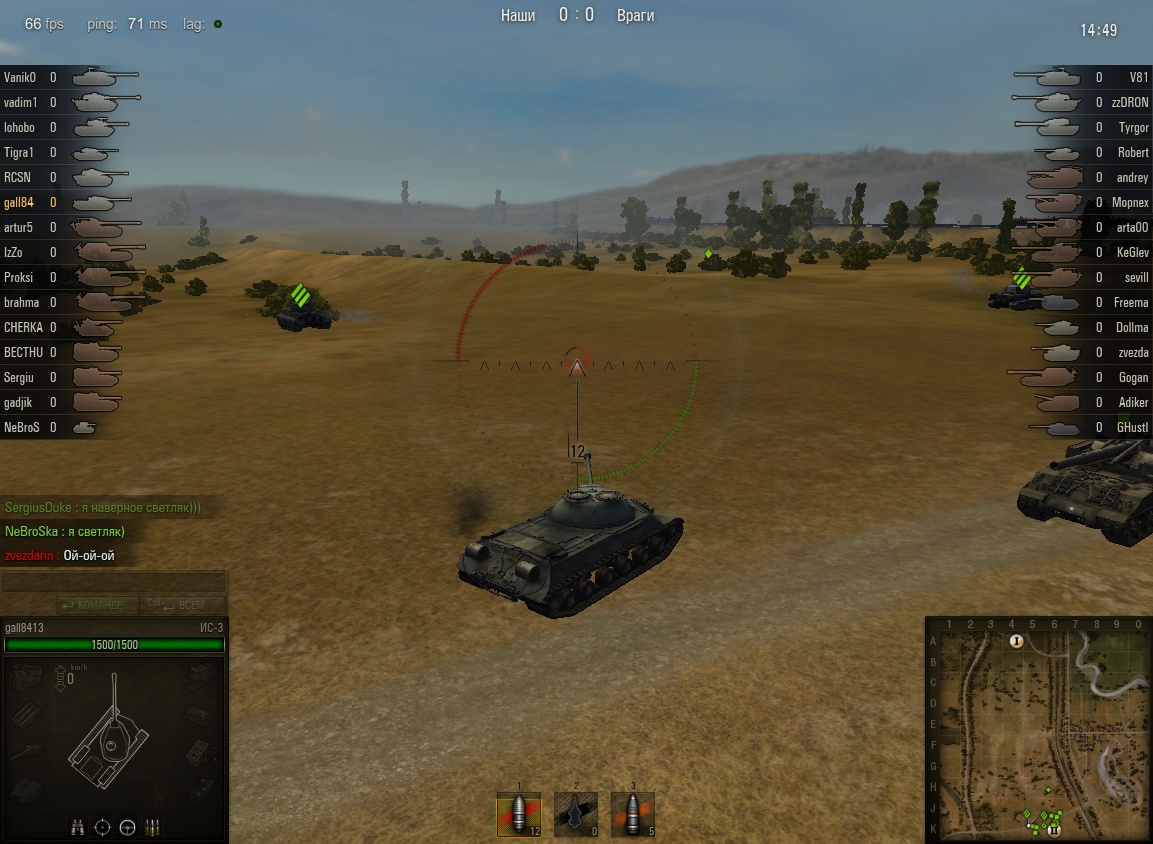Select the armor-piercing shell with 12 rounds
This screenshot has width=1153, height=844.
coord(519,814)
